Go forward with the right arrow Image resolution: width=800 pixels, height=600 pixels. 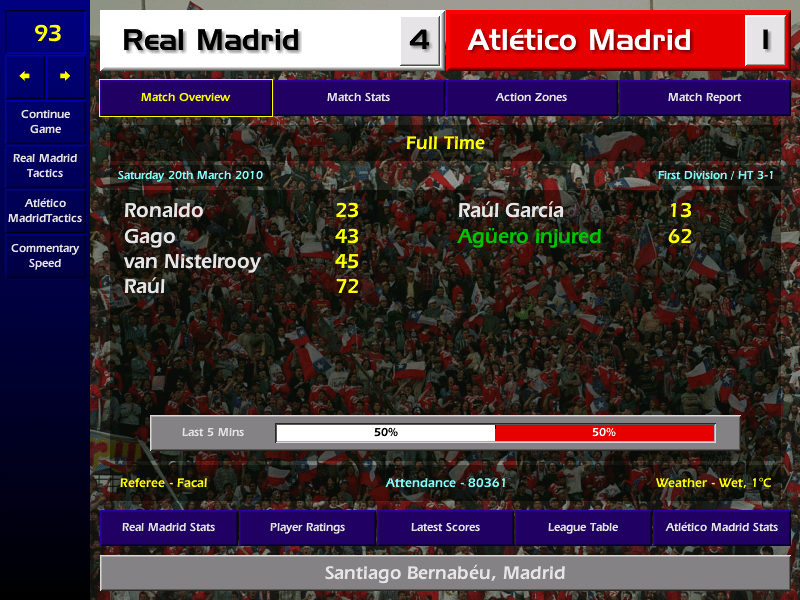65,76
